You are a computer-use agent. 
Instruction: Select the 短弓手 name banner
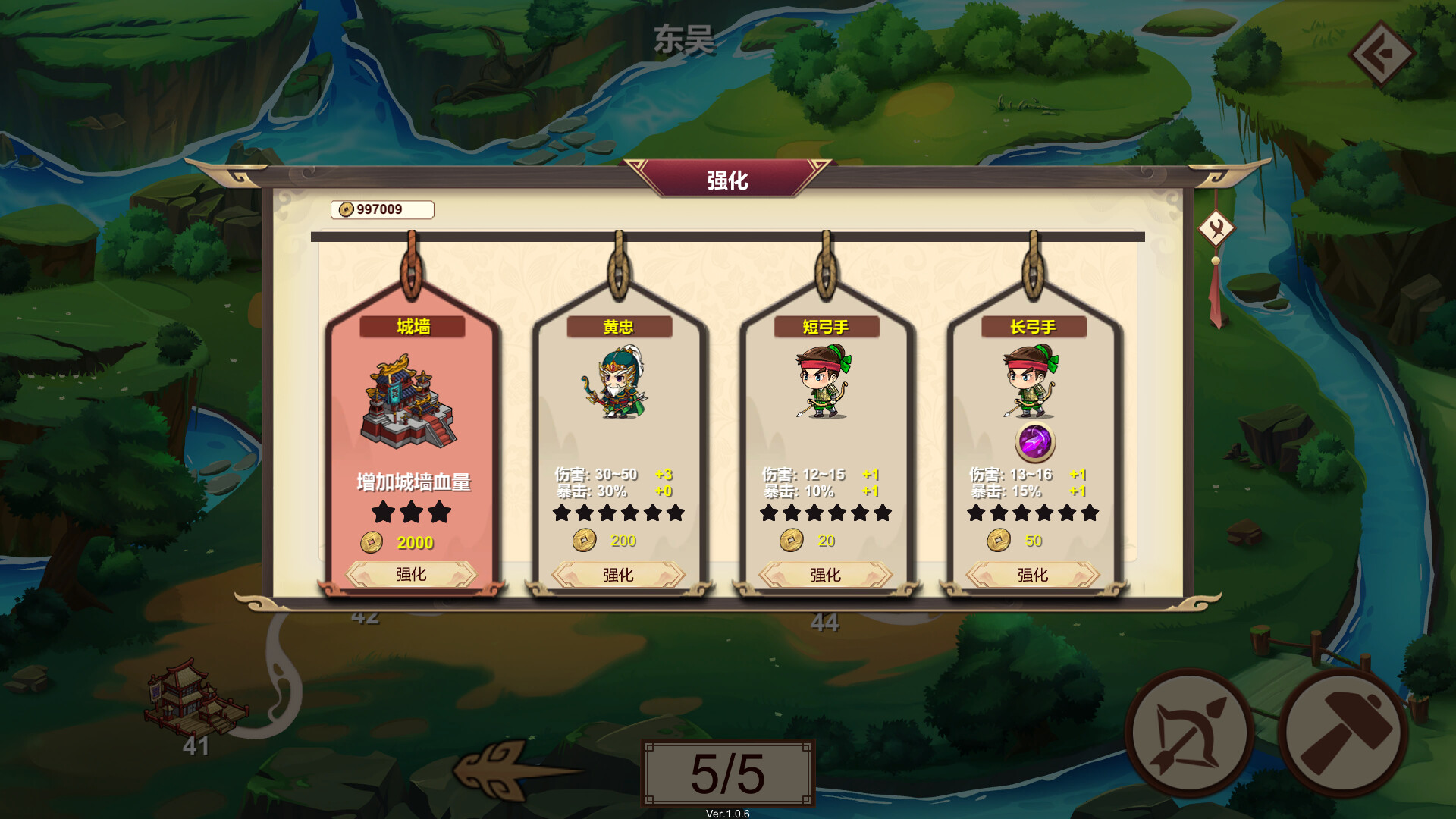click(x=827, y=327)
